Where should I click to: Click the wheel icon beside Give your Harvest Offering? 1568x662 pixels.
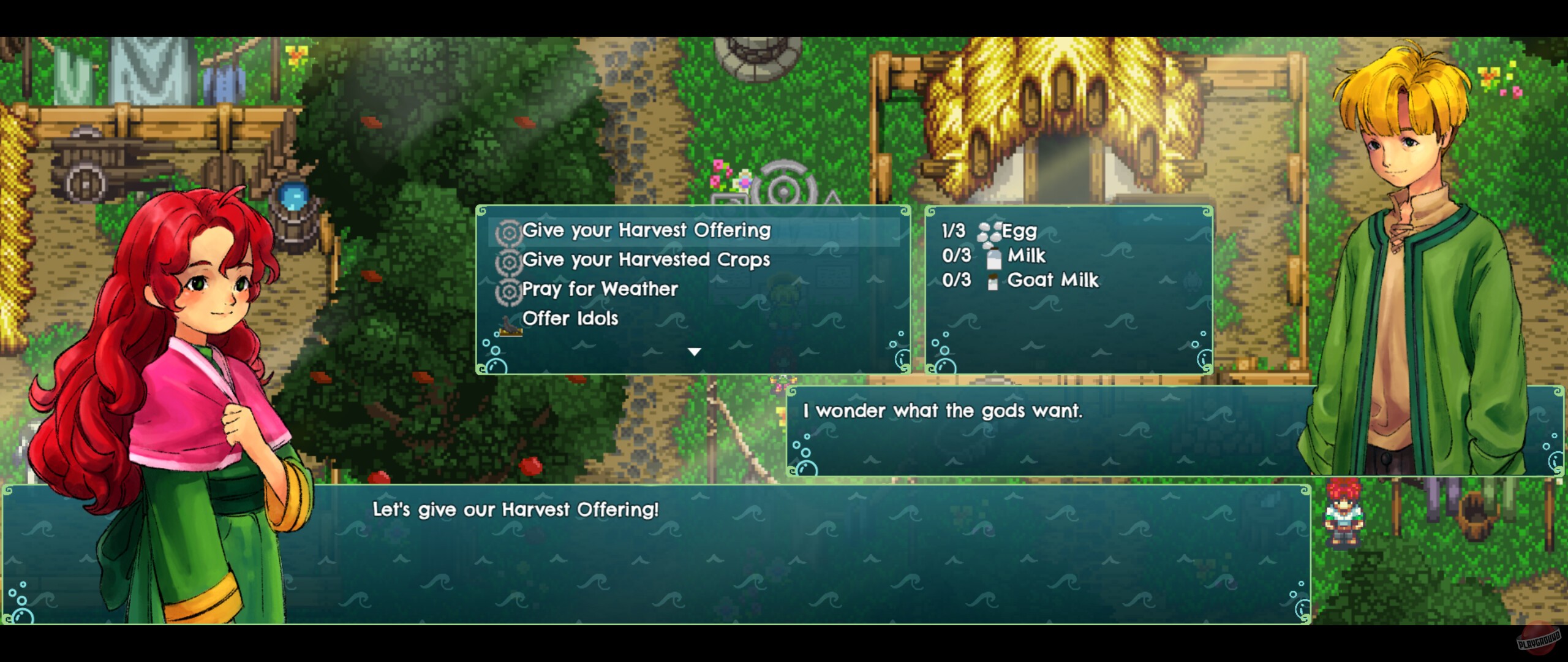[510, 232]
